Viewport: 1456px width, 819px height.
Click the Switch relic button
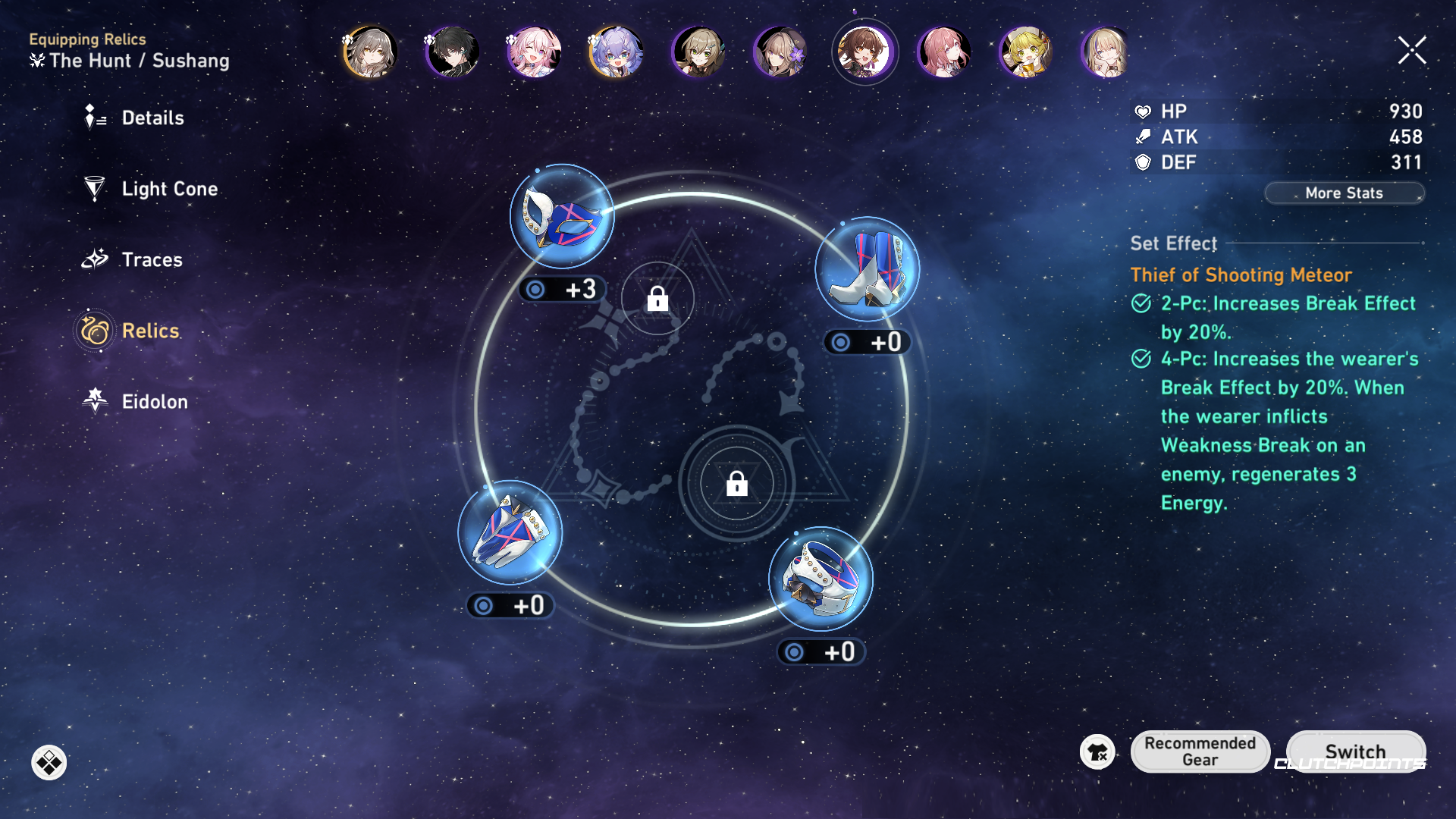[x=1355, y=752]
